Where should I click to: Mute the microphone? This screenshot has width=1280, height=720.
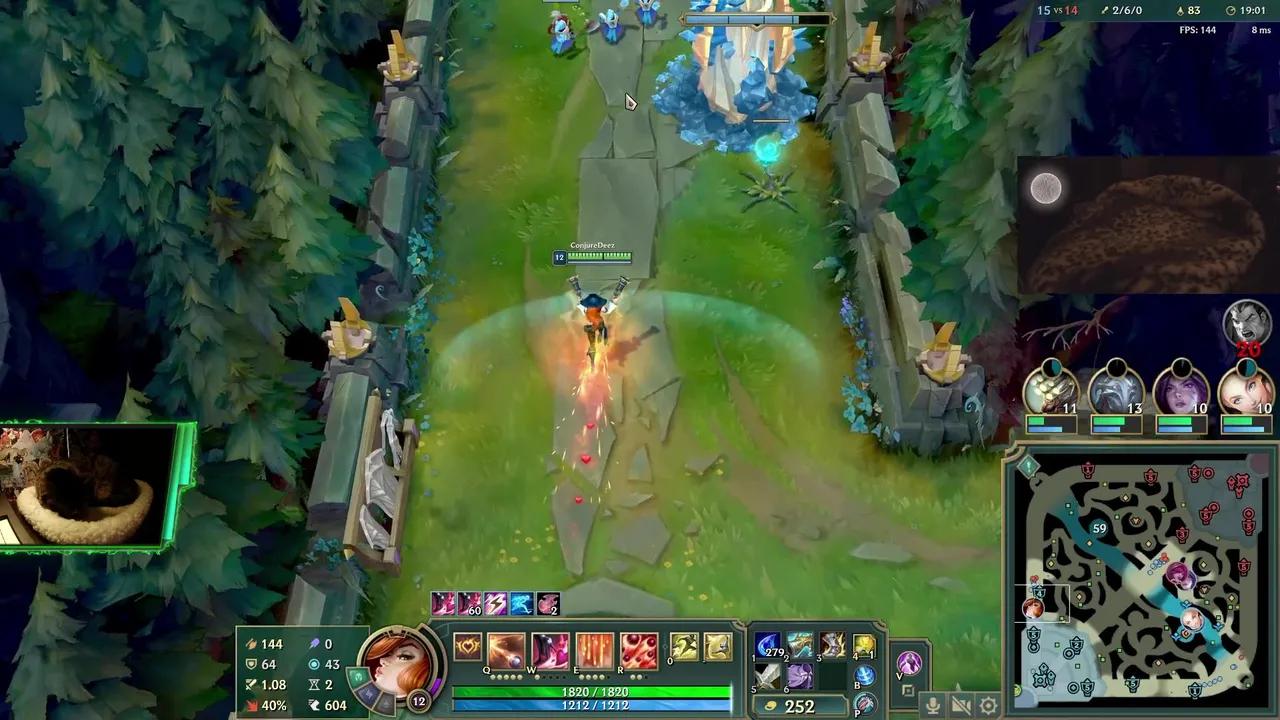click(x=933, y=704)
